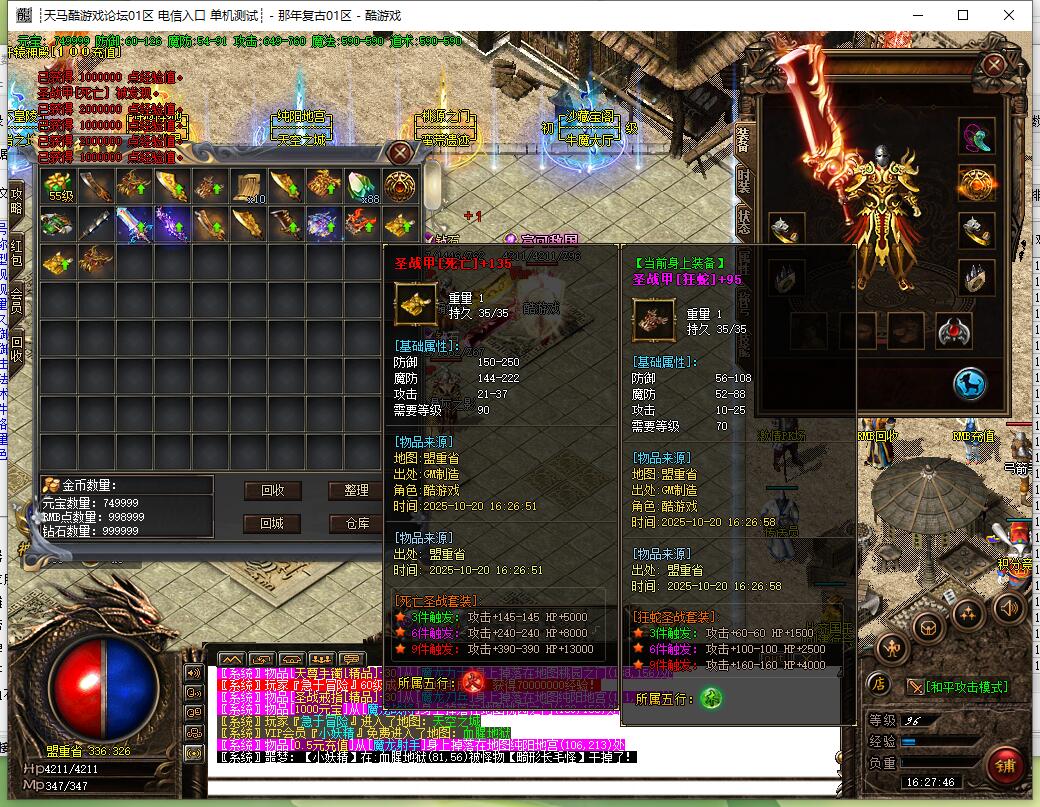The height and width of the screenshot is (807, 1040).
Task: Open the 红包 side tab
Action: pos(16,250)
